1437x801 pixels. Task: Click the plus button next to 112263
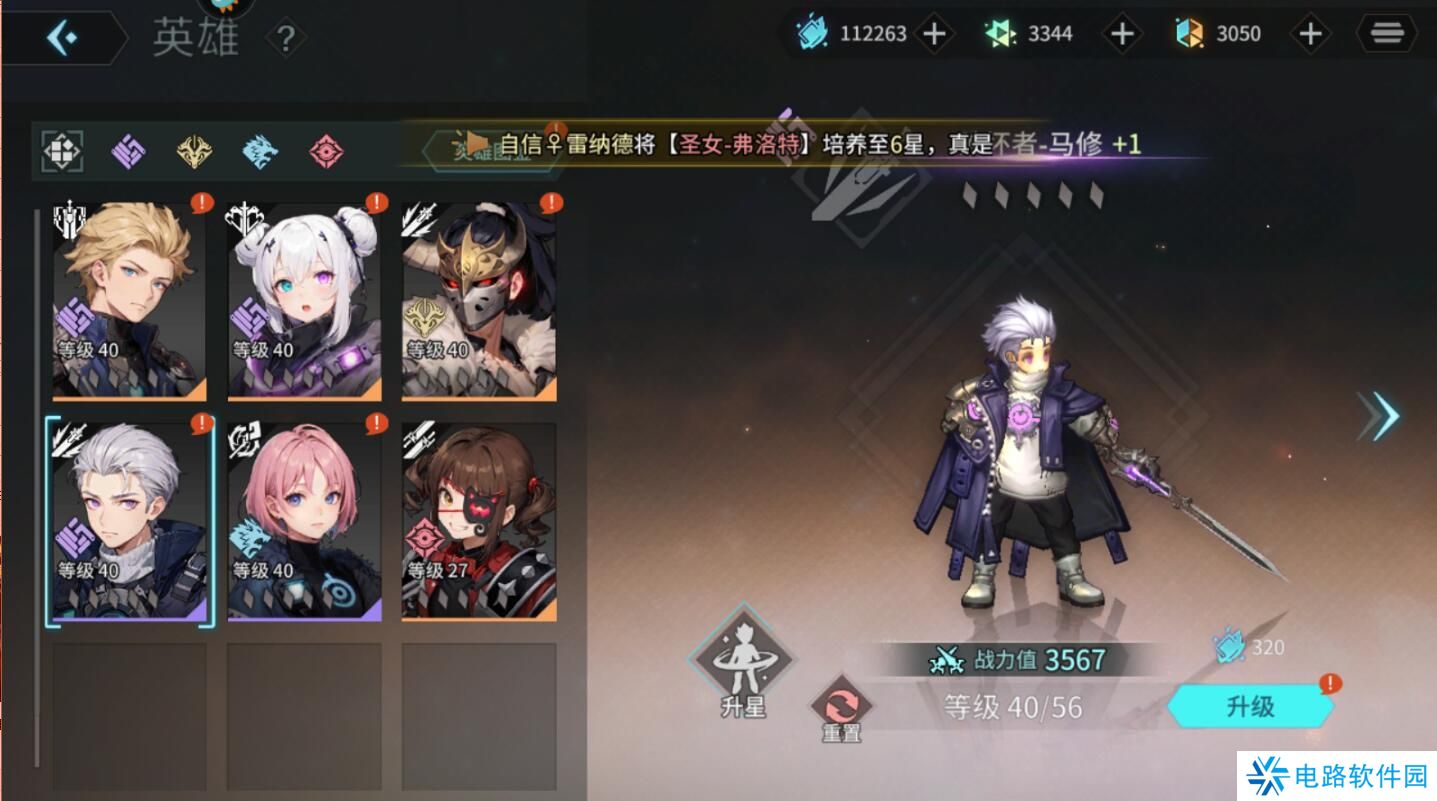point(932,33)
